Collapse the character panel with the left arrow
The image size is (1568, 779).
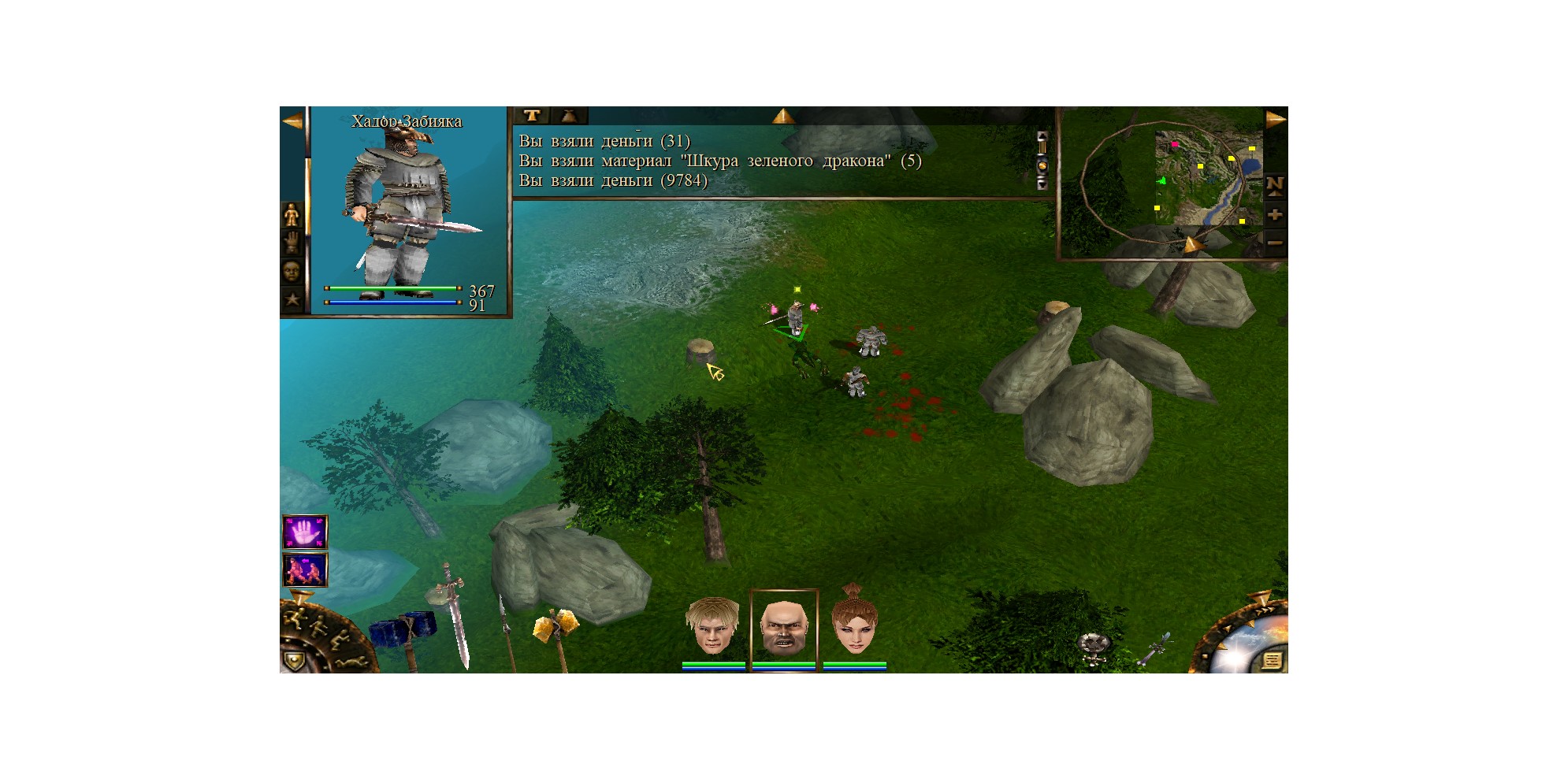[292, 121]
